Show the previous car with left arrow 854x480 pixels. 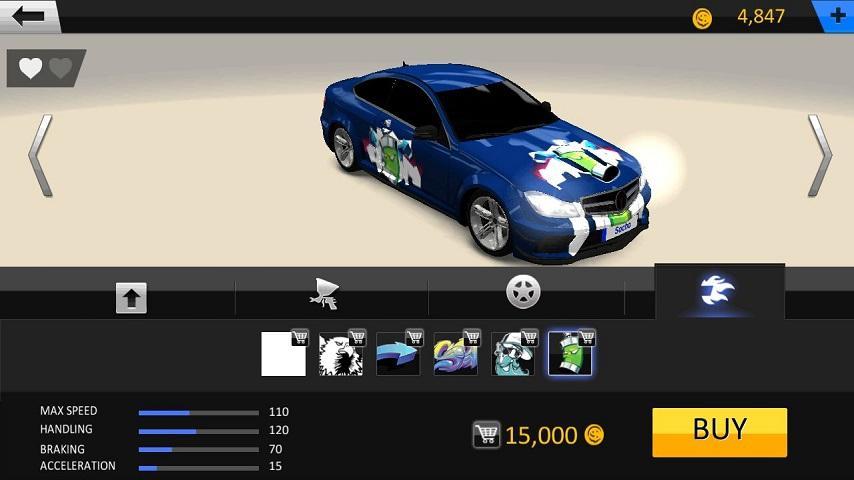coord(40,155)
